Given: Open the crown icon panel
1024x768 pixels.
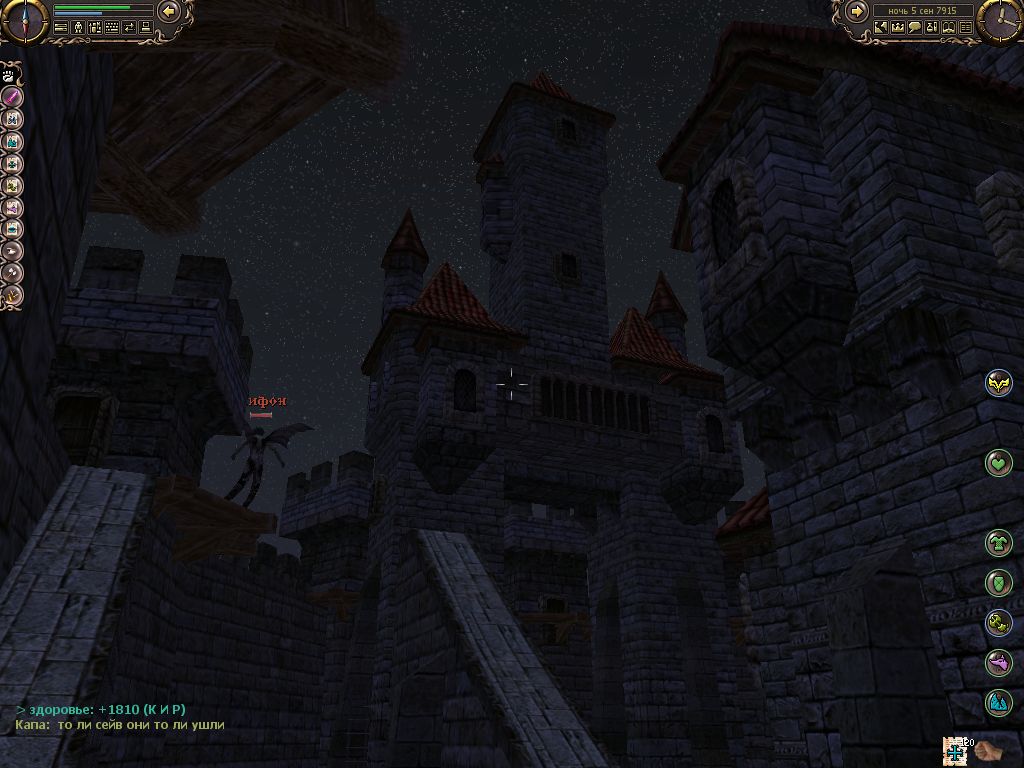Looking at the screenshot, I should click(898, 28).
